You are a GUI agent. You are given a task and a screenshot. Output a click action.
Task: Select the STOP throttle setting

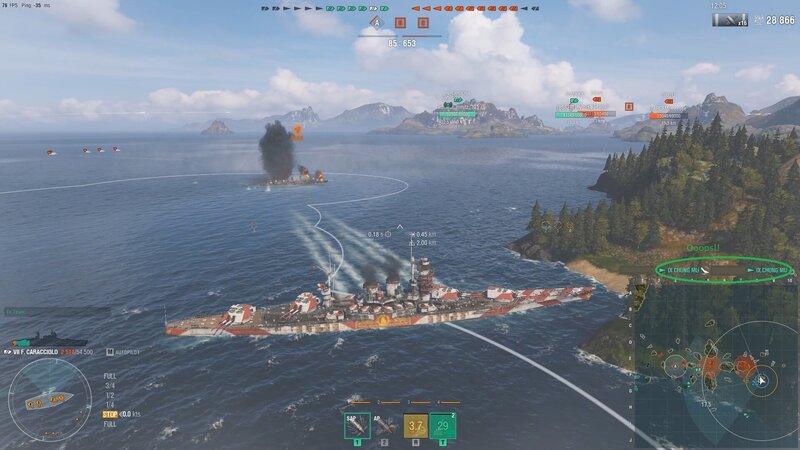click(x=110, y=413)
